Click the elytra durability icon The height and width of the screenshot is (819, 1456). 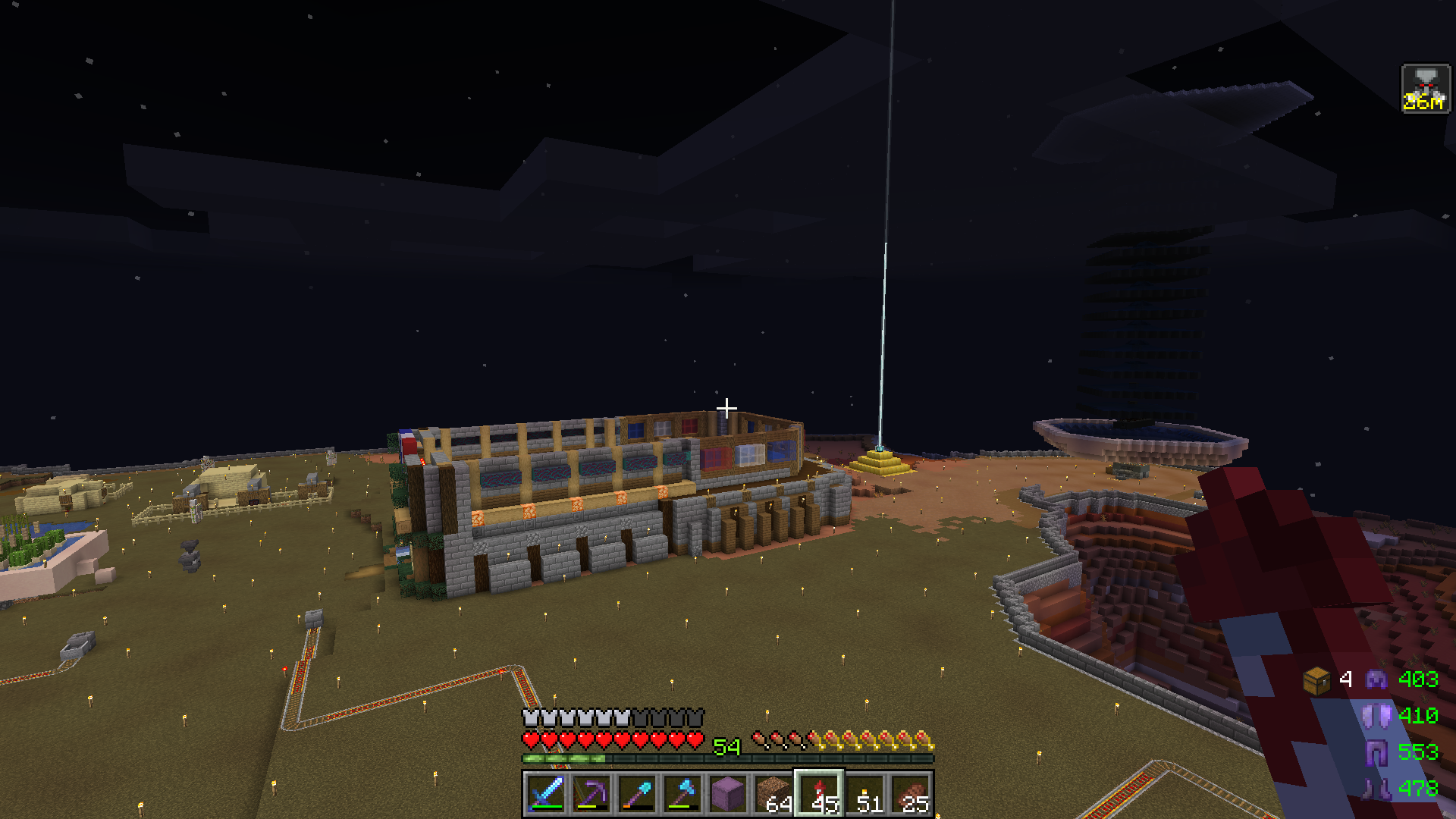tap(1376, 716)
